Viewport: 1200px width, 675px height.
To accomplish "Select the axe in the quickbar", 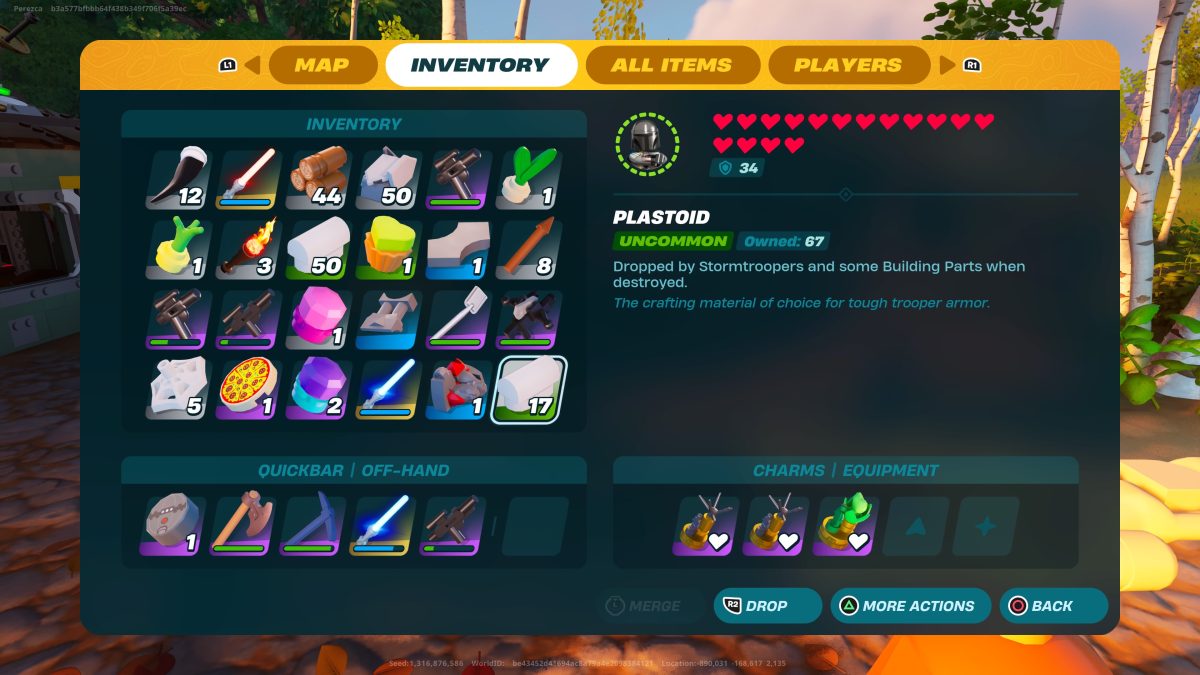I will (242, 526).
